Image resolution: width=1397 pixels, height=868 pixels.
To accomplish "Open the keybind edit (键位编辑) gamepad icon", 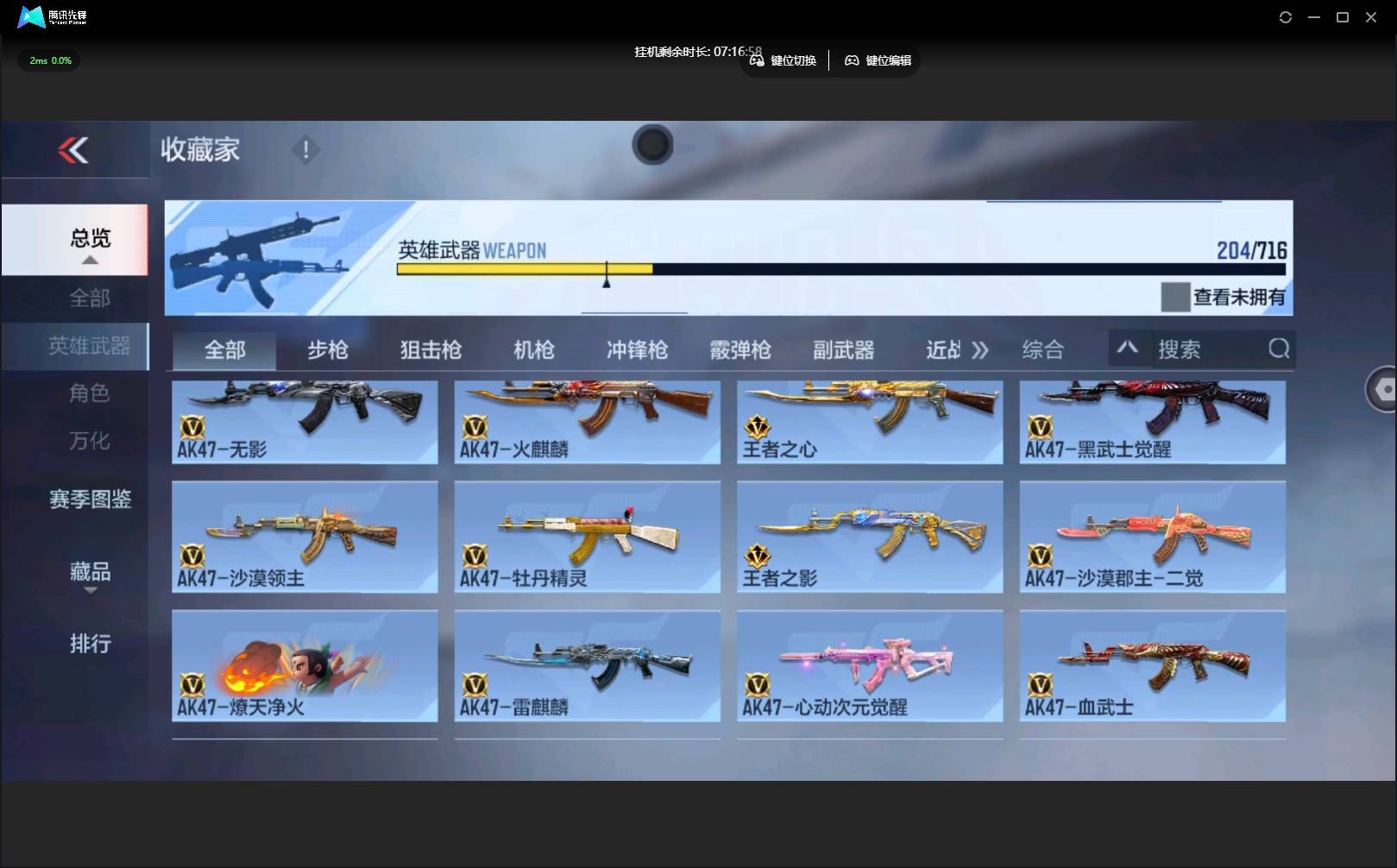I will 852,60.
